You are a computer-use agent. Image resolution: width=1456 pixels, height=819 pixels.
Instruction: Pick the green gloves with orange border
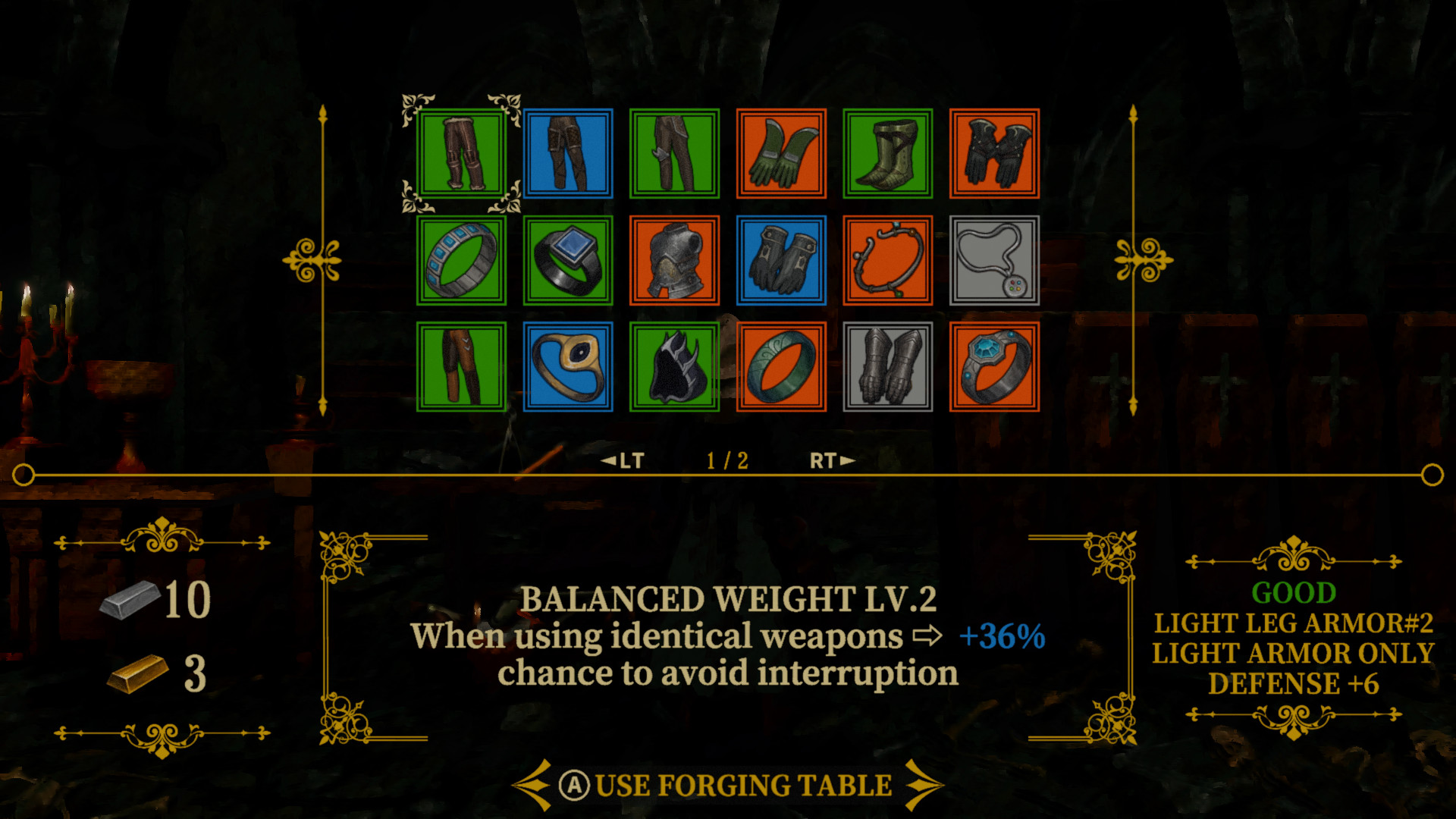[781, 155]
